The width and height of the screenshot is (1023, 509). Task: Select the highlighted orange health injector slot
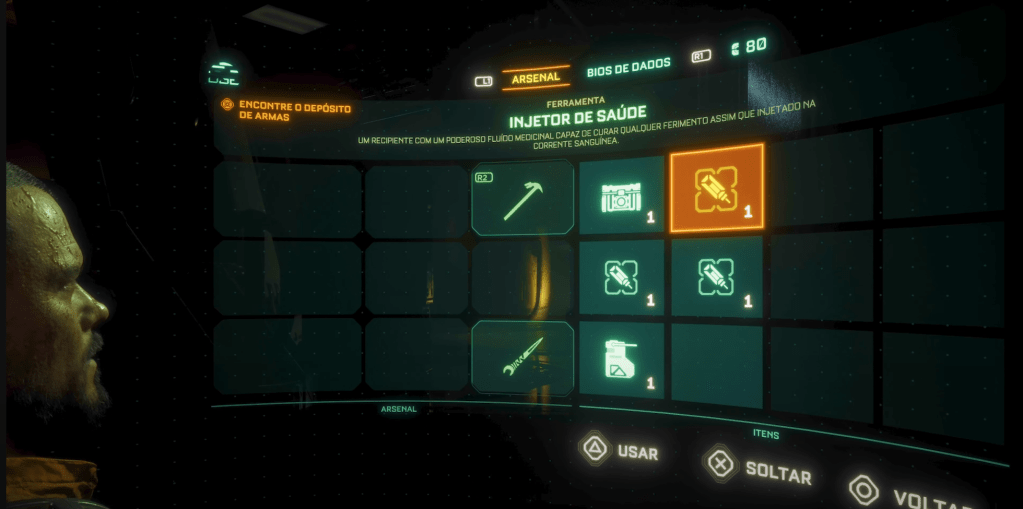(716, 188)
